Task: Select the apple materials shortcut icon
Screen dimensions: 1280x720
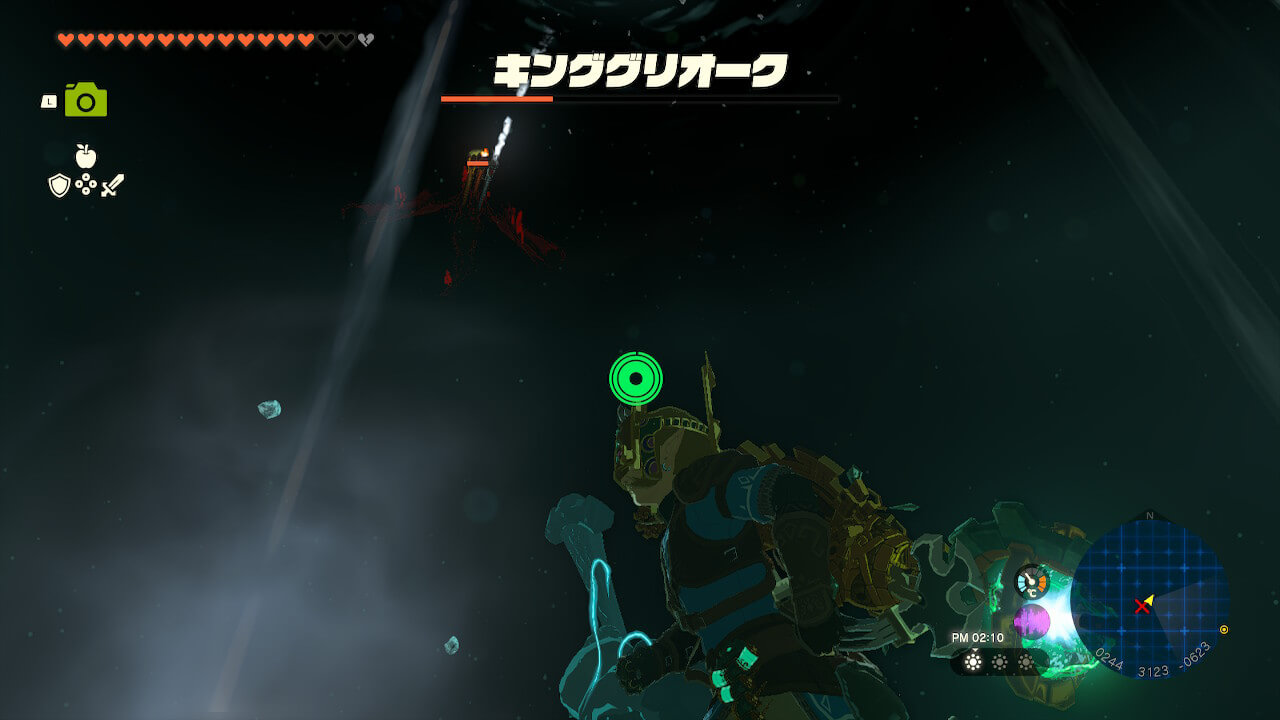Action: point(86,156)
